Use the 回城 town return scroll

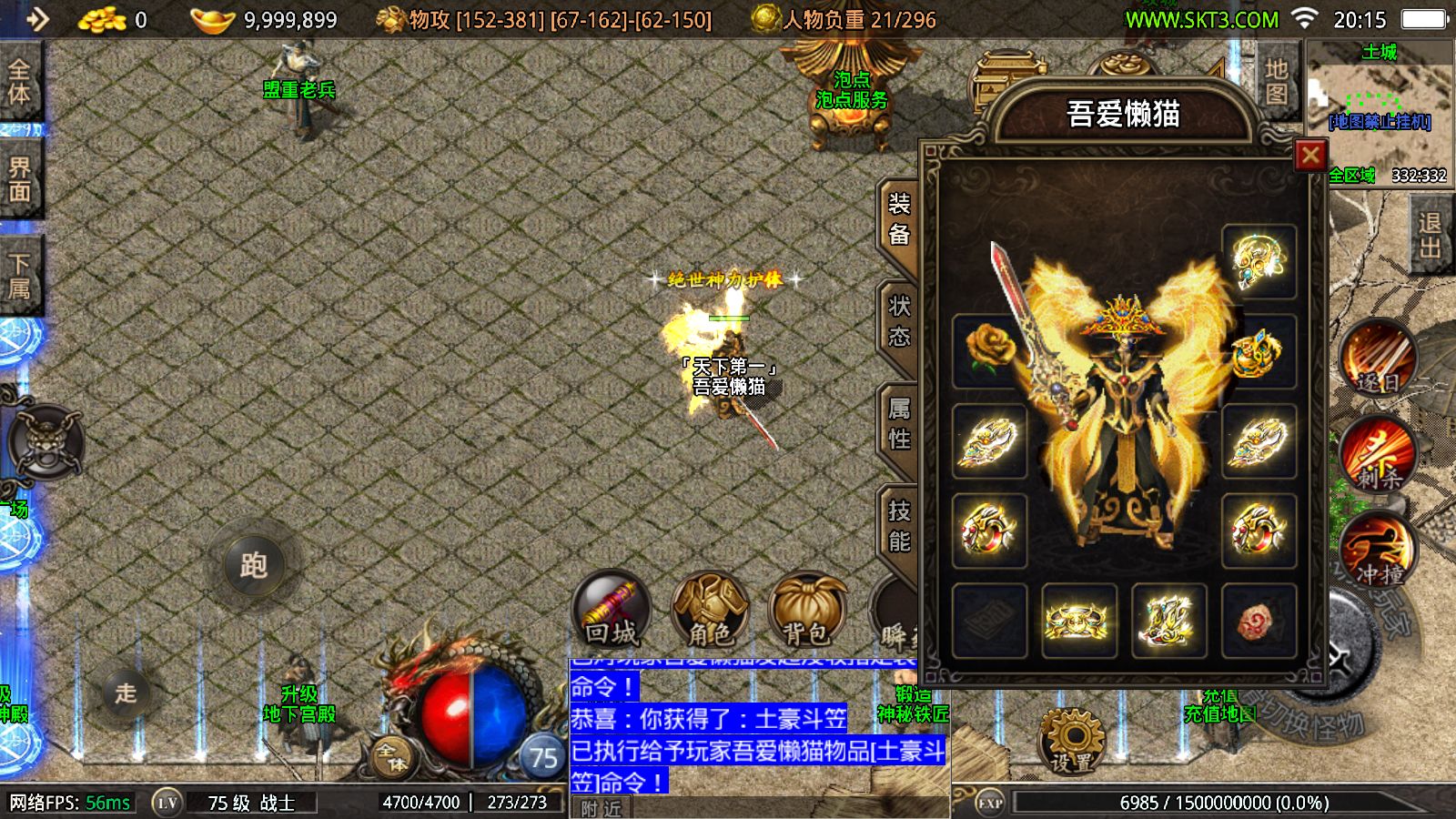[x=611, y=609]
